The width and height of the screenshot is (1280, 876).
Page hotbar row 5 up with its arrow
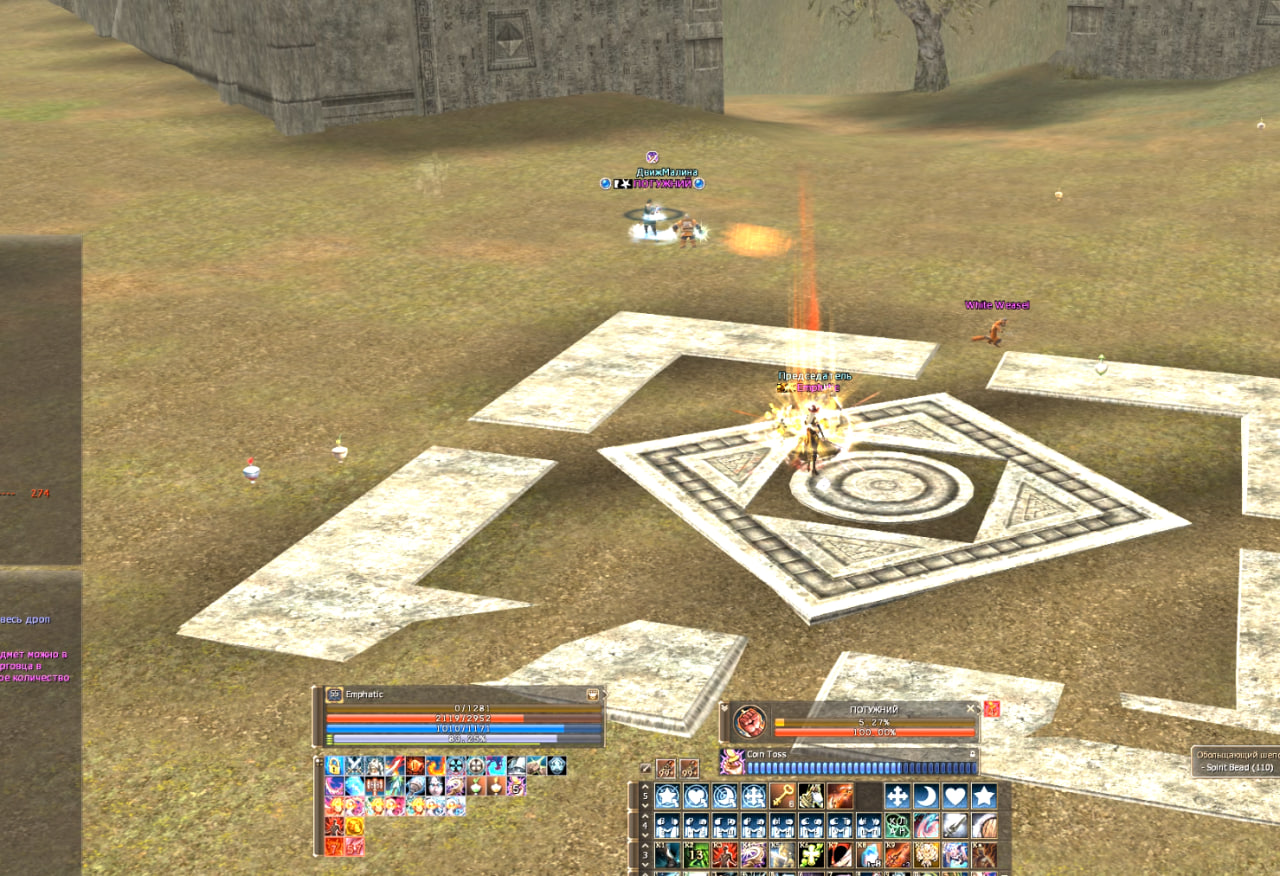(643, 788)
